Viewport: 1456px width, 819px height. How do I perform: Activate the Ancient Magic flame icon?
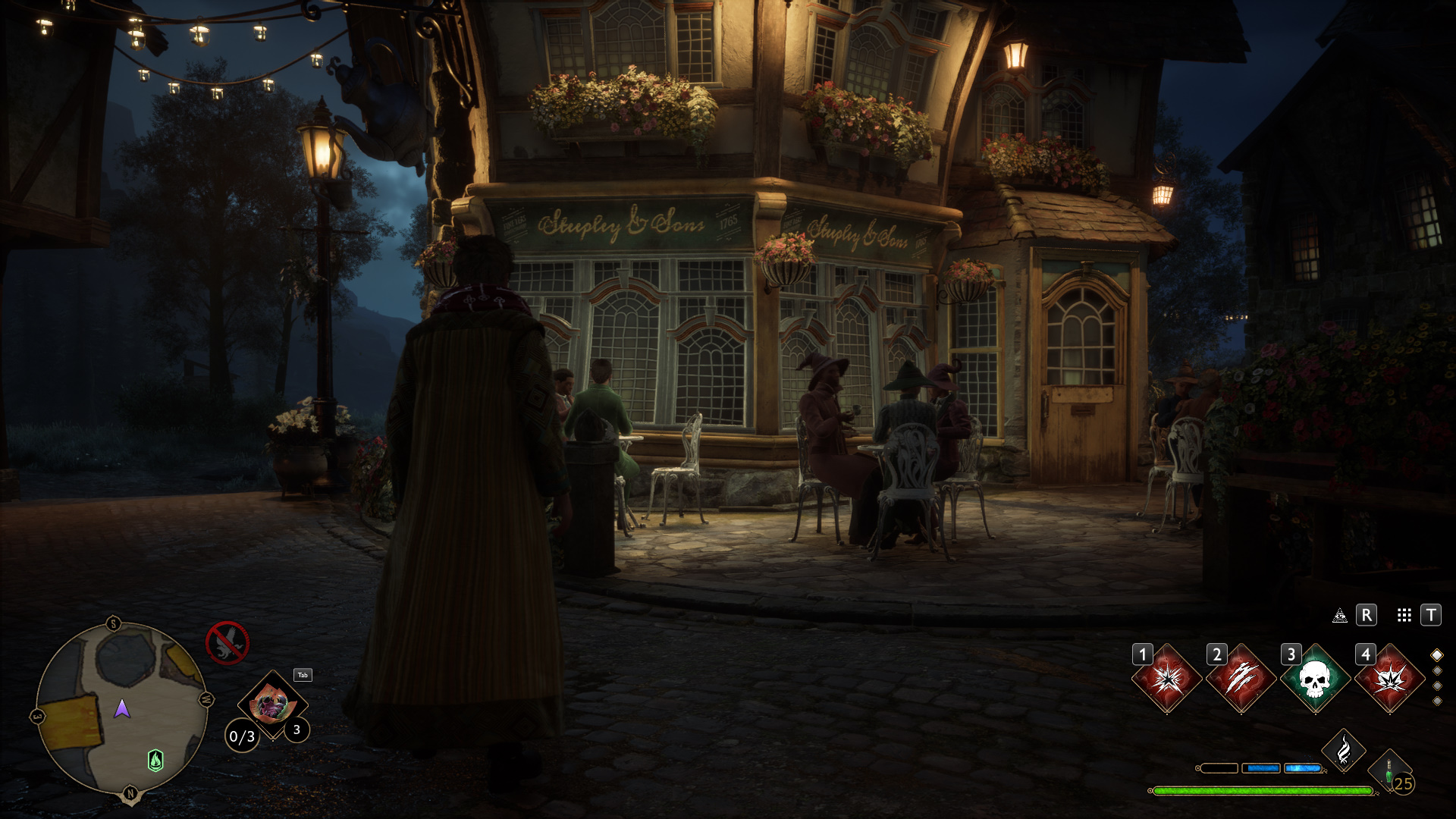tap(1344, 751)
